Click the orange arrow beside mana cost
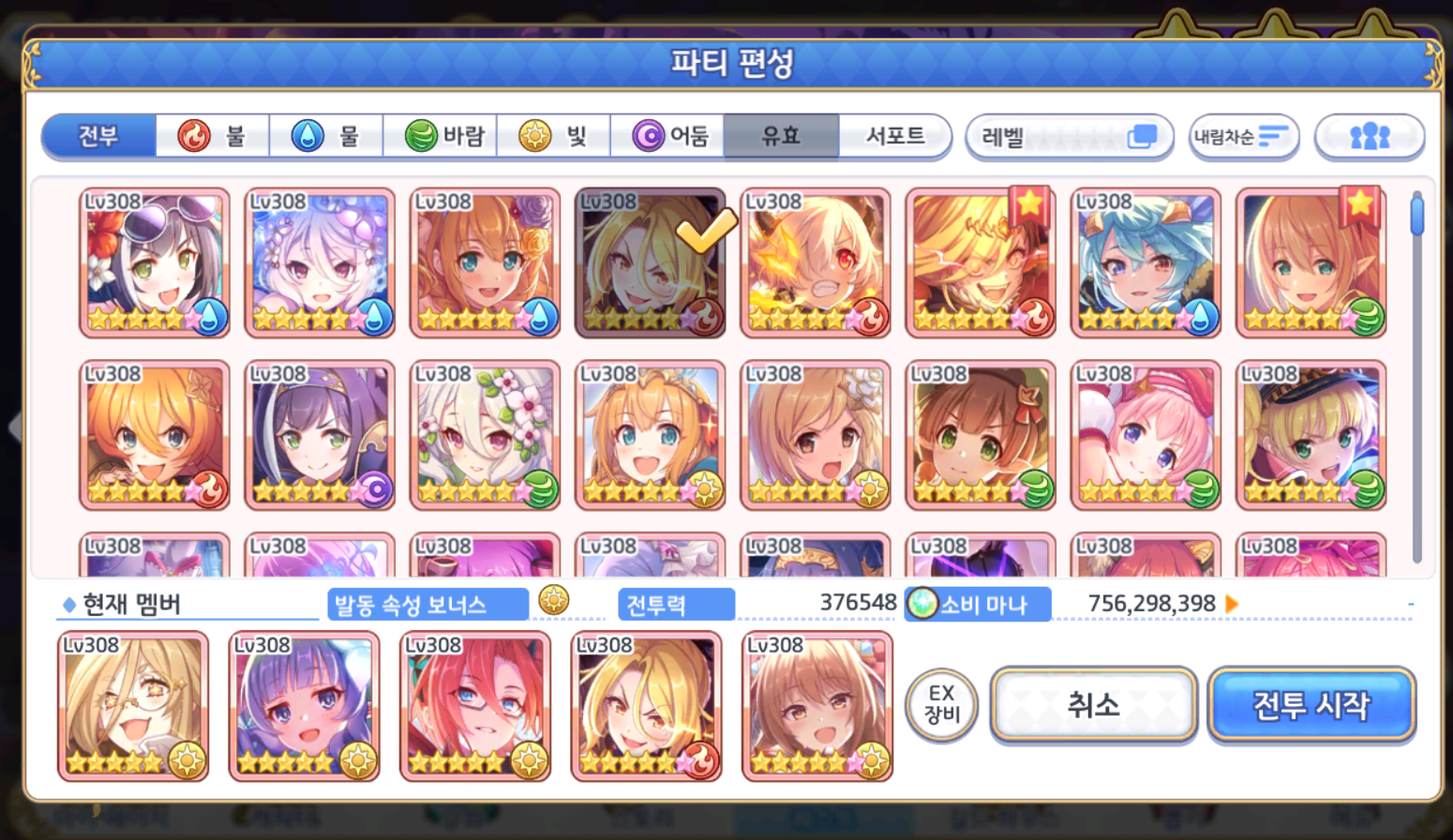This screenshot has width=1453, height=840. coord(1233,605)
